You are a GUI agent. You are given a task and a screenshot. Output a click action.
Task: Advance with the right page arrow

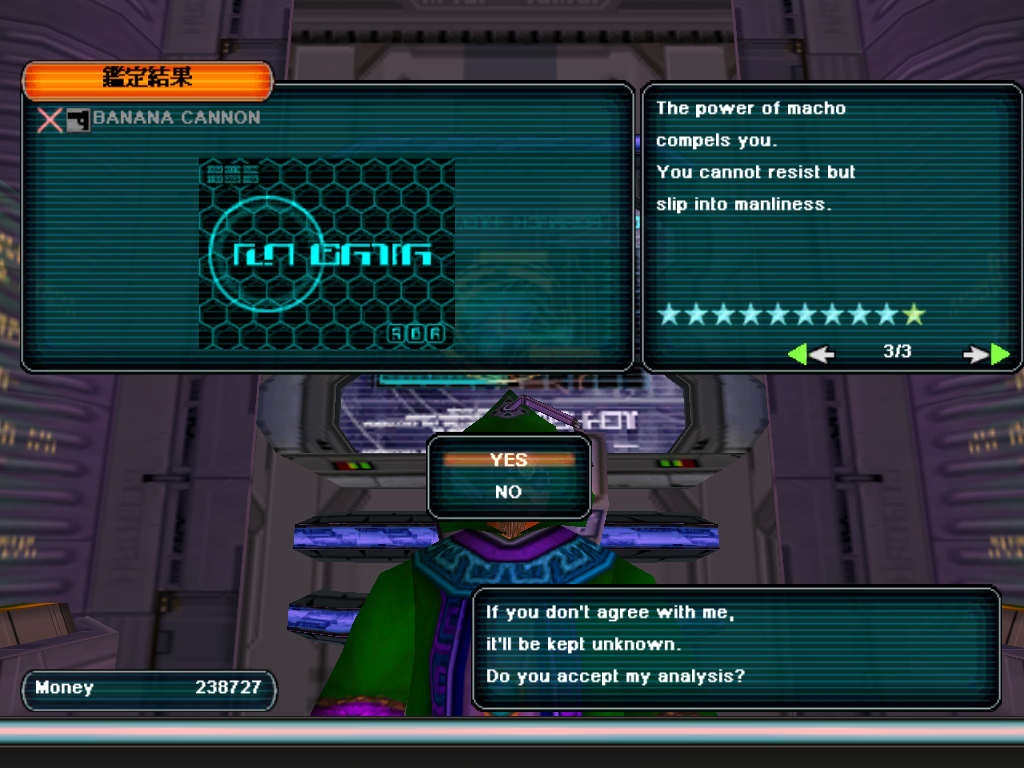pyautogui.click(x=986, y=354)
